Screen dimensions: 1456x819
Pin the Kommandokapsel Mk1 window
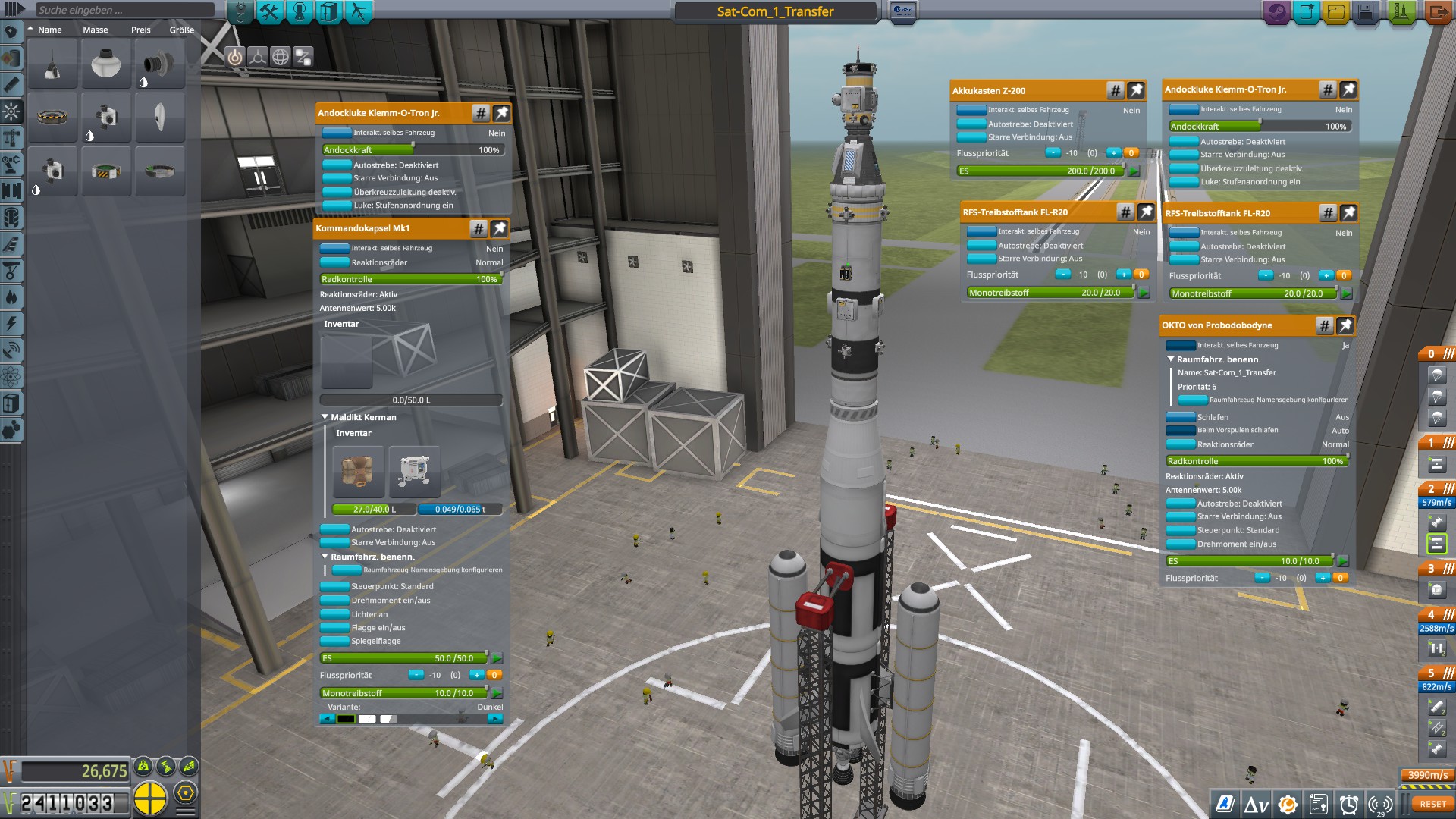tap(499, 228)
